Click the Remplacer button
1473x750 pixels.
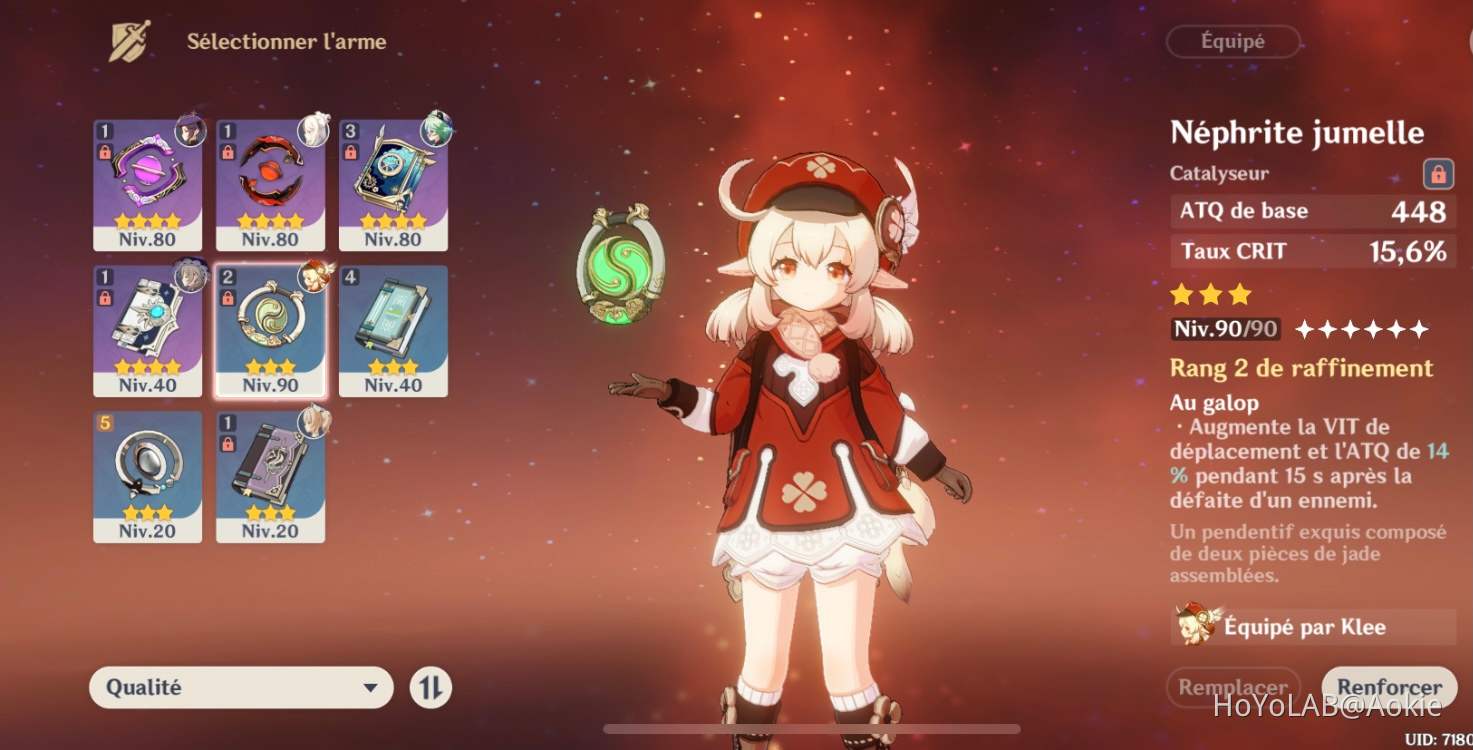point(1233,687)
